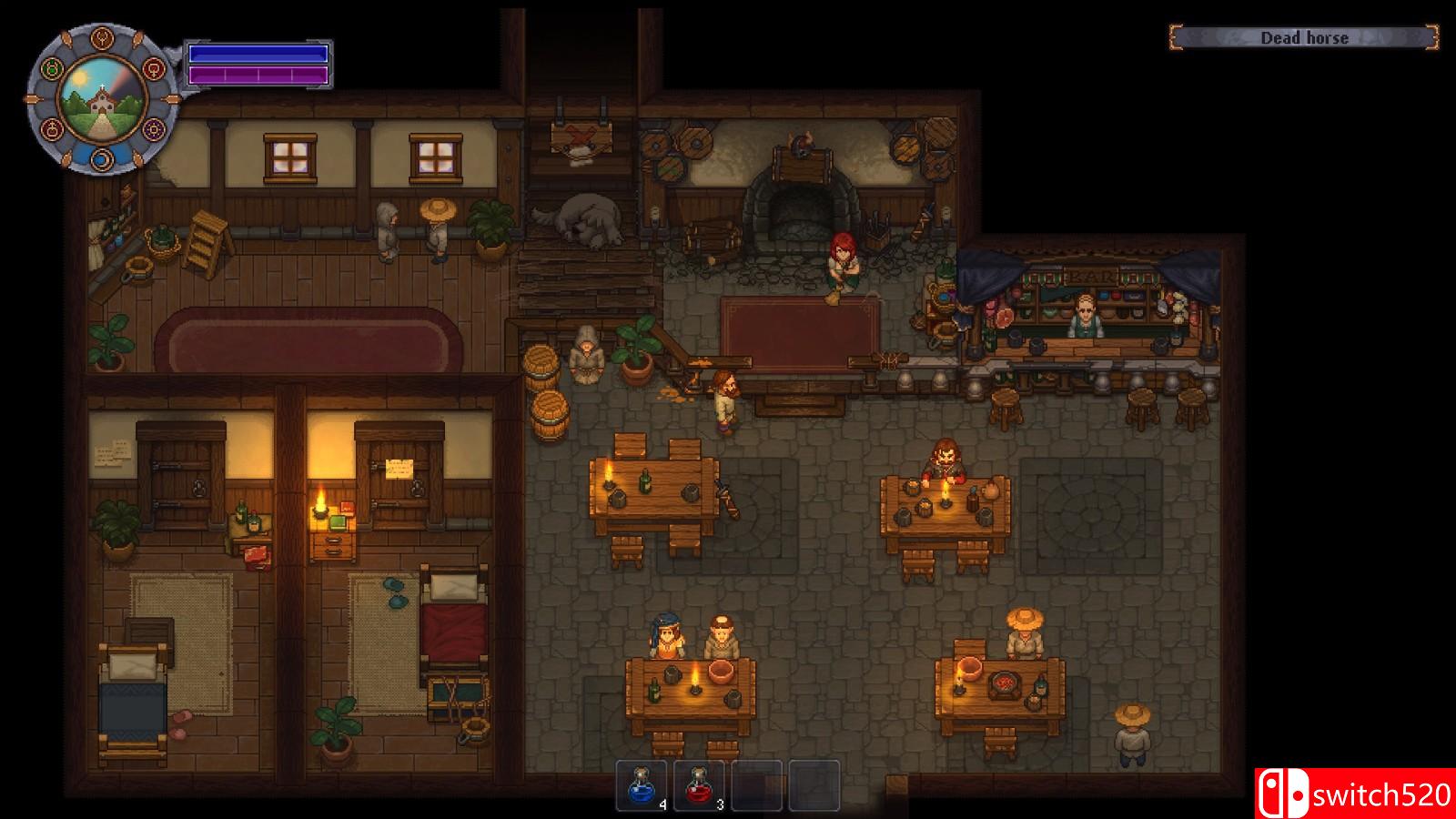Open the Dead horse quest tracker
This screenshot has height=819, width=1456.
1303,37
